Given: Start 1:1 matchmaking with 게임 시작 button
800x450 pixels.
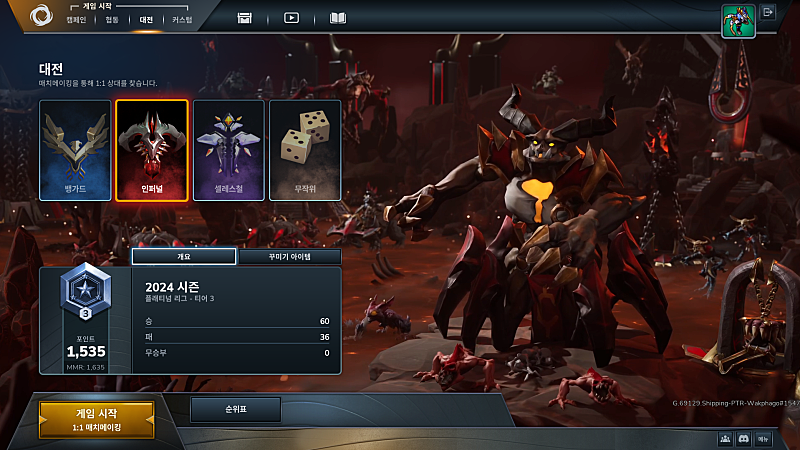Looking at the screenshot, I should click(97, 420).
